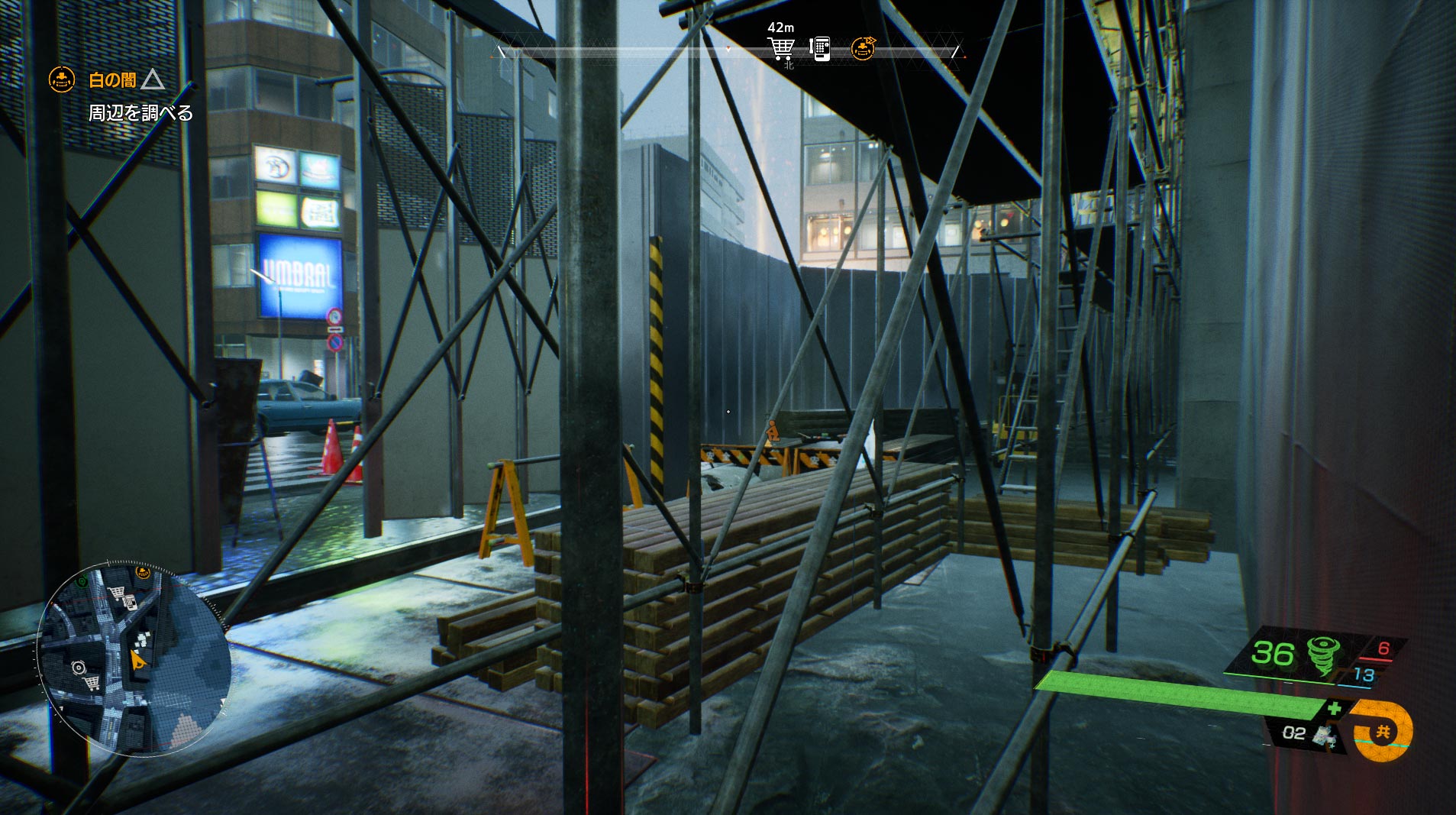The width and height of the screenshot is (1456, 815).
Task: Open the circular minimap
Action: [x=134, y=660]
